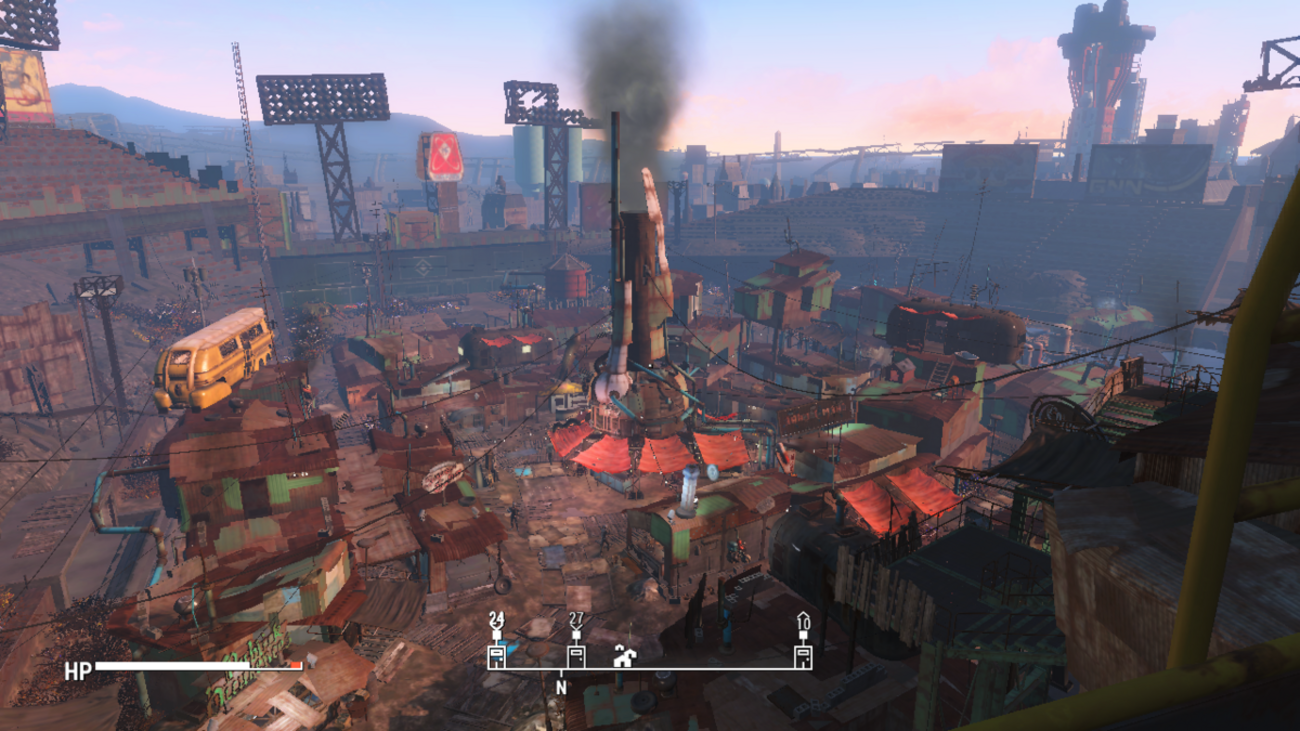Select the compass door marker numbered 10
This screenshot has width=1300, height=731.
pyautogui.click(x=802, y=655)
